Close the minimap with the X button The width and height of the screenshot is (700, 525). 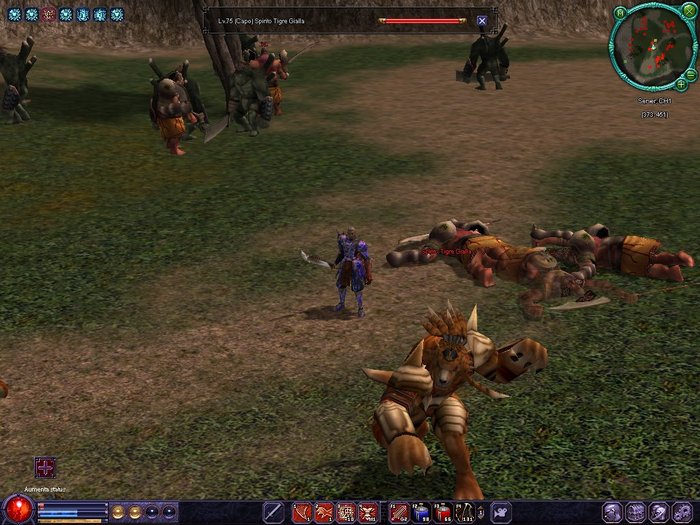(x=690, y=13)
